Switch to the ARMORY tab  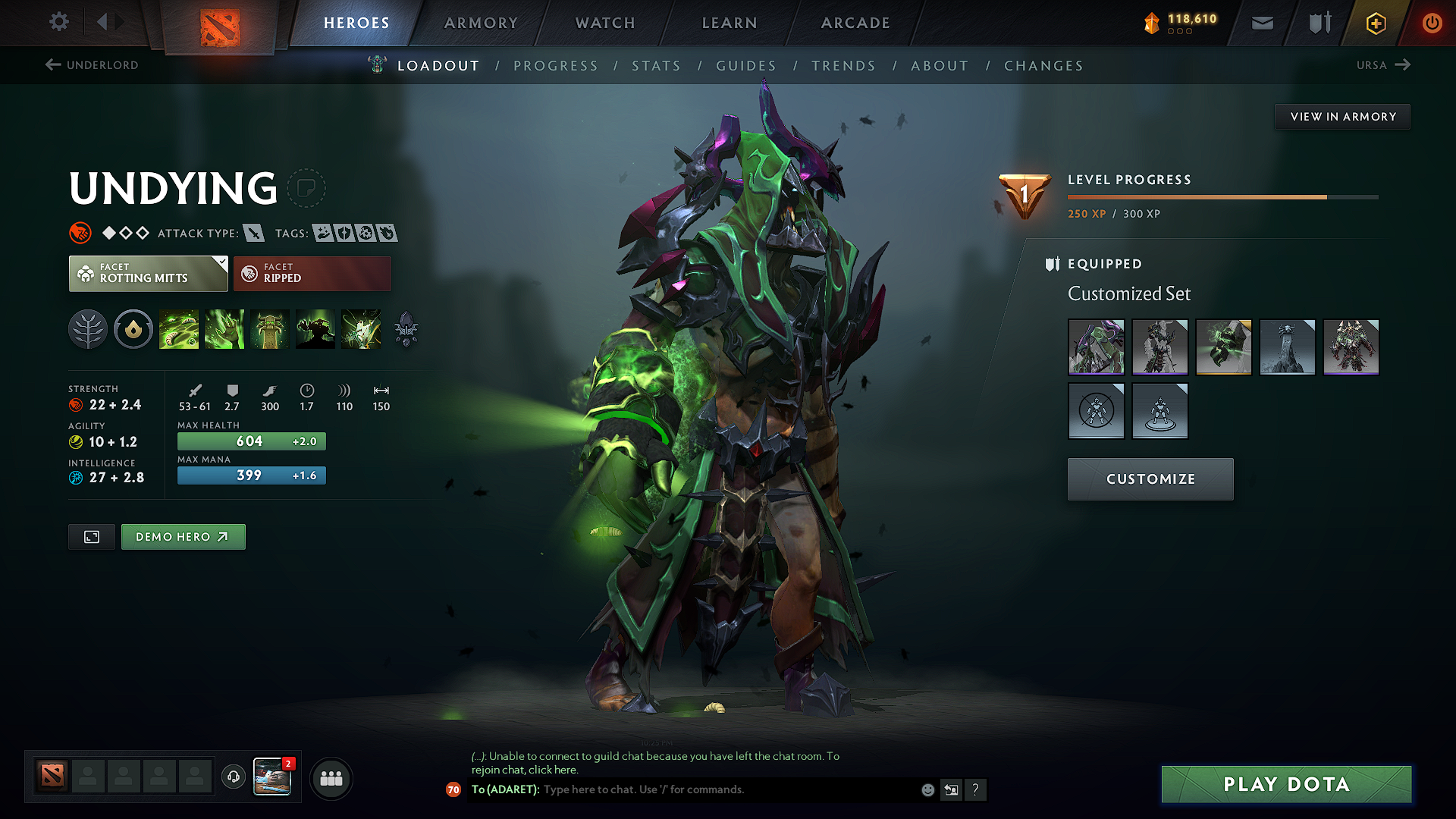point(481,23)
